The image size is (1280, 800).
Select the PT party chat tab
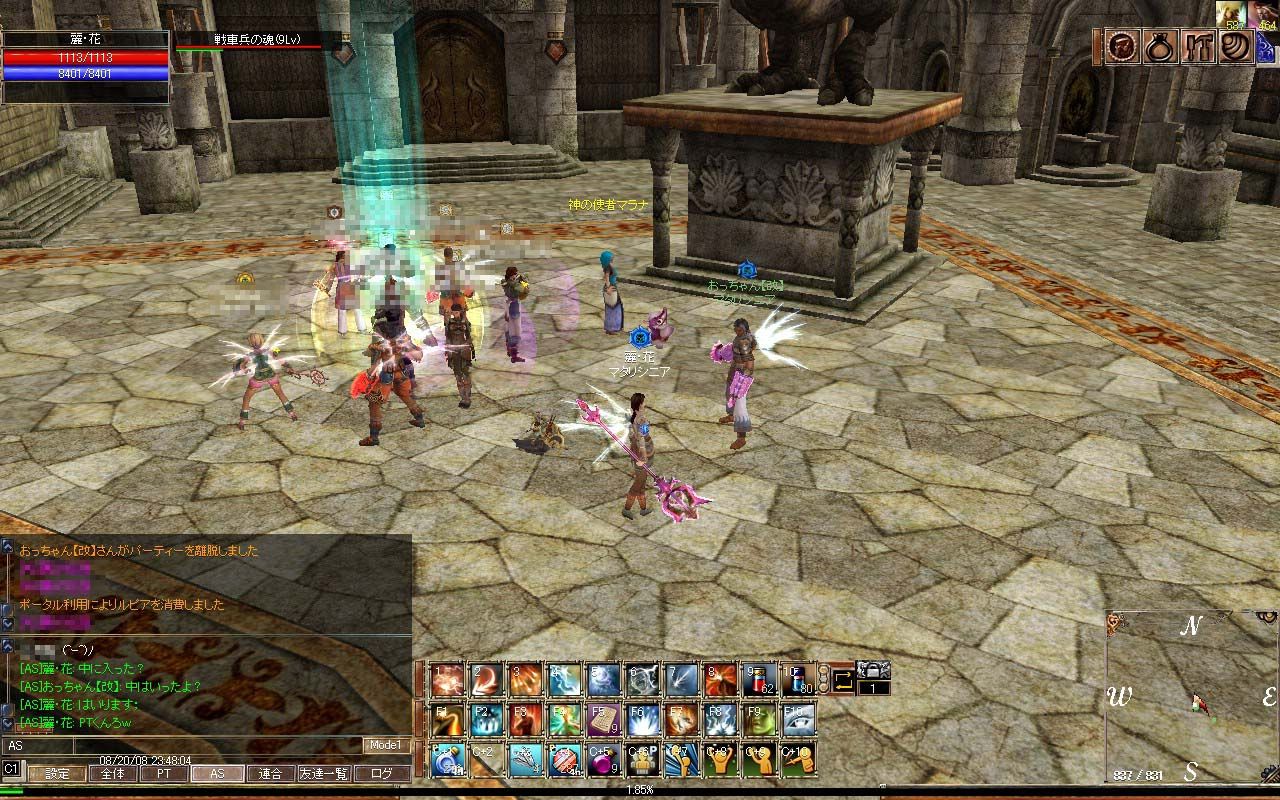coord(163,773)
